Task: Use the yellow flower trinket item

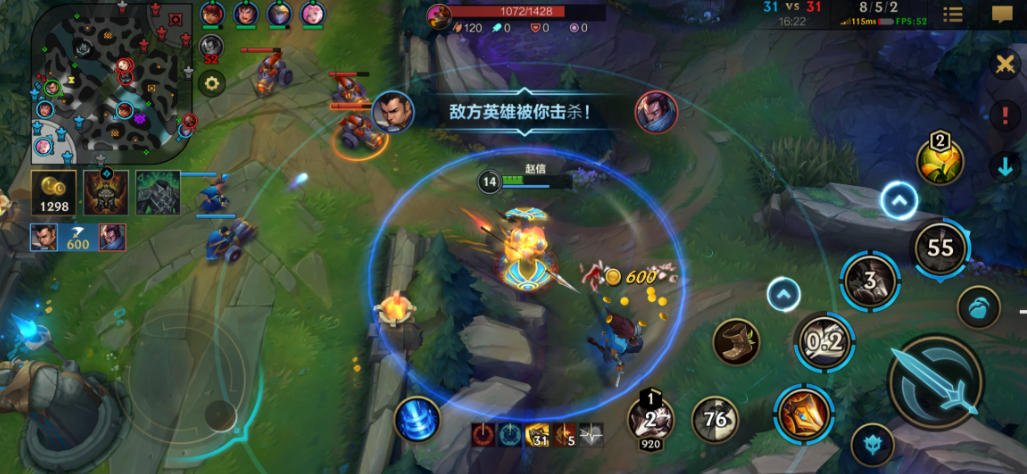Action: pos(939,160)
